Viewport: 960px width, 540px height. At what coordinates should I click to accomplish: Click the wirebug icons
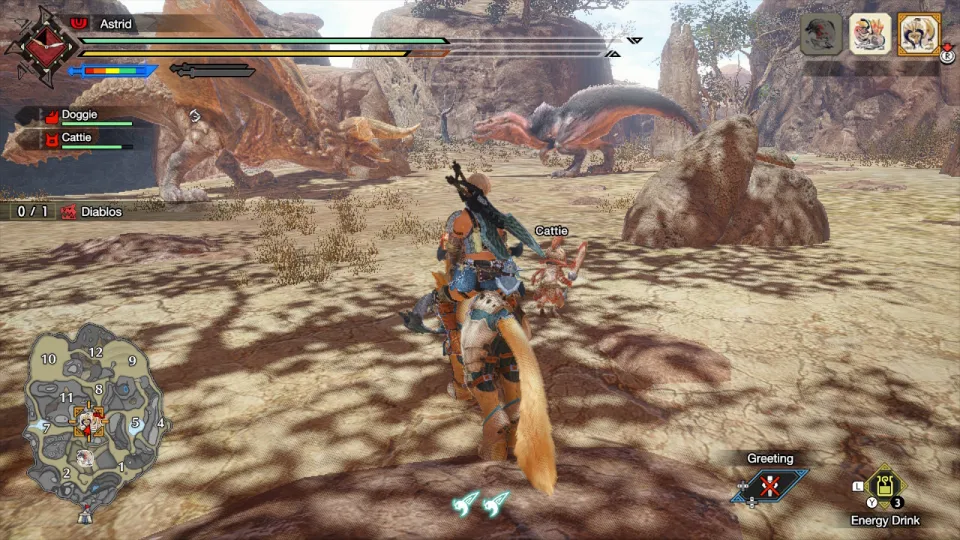[x=480, y=505]
